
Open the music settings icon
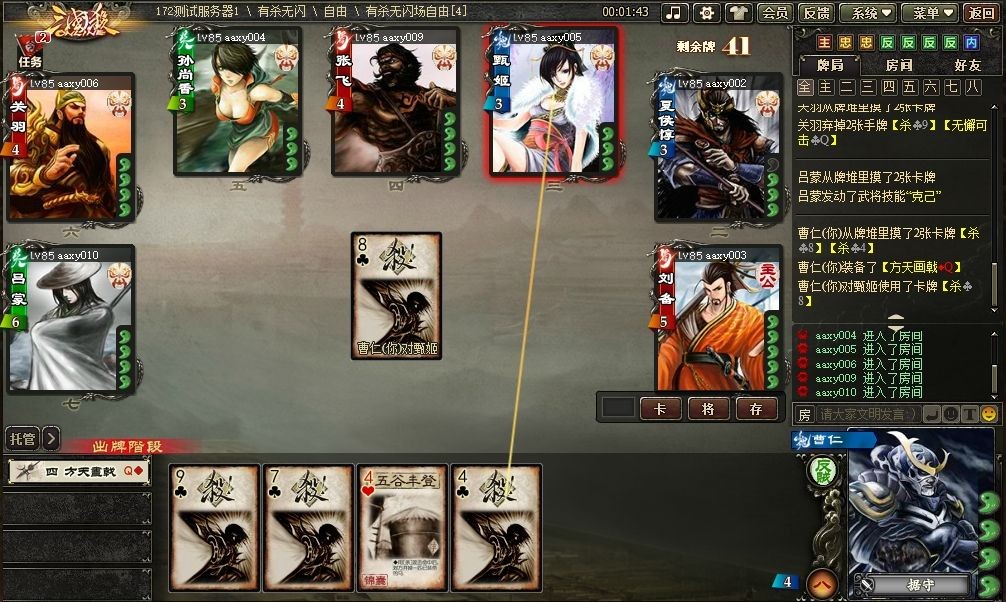675,13
